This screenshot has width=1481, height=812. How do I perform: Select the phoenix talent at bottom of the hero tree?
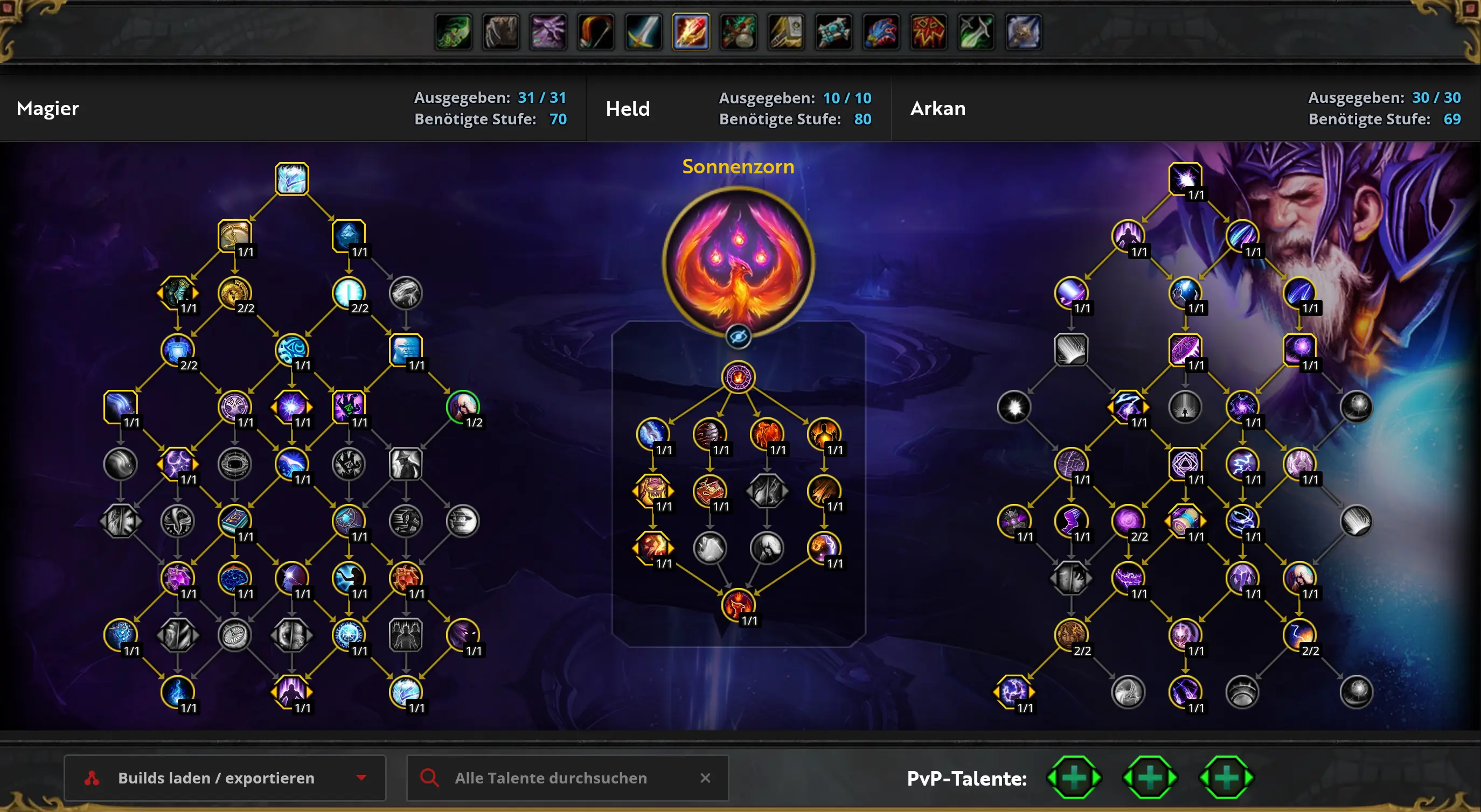pyautogui.click(x=739, y=604)
